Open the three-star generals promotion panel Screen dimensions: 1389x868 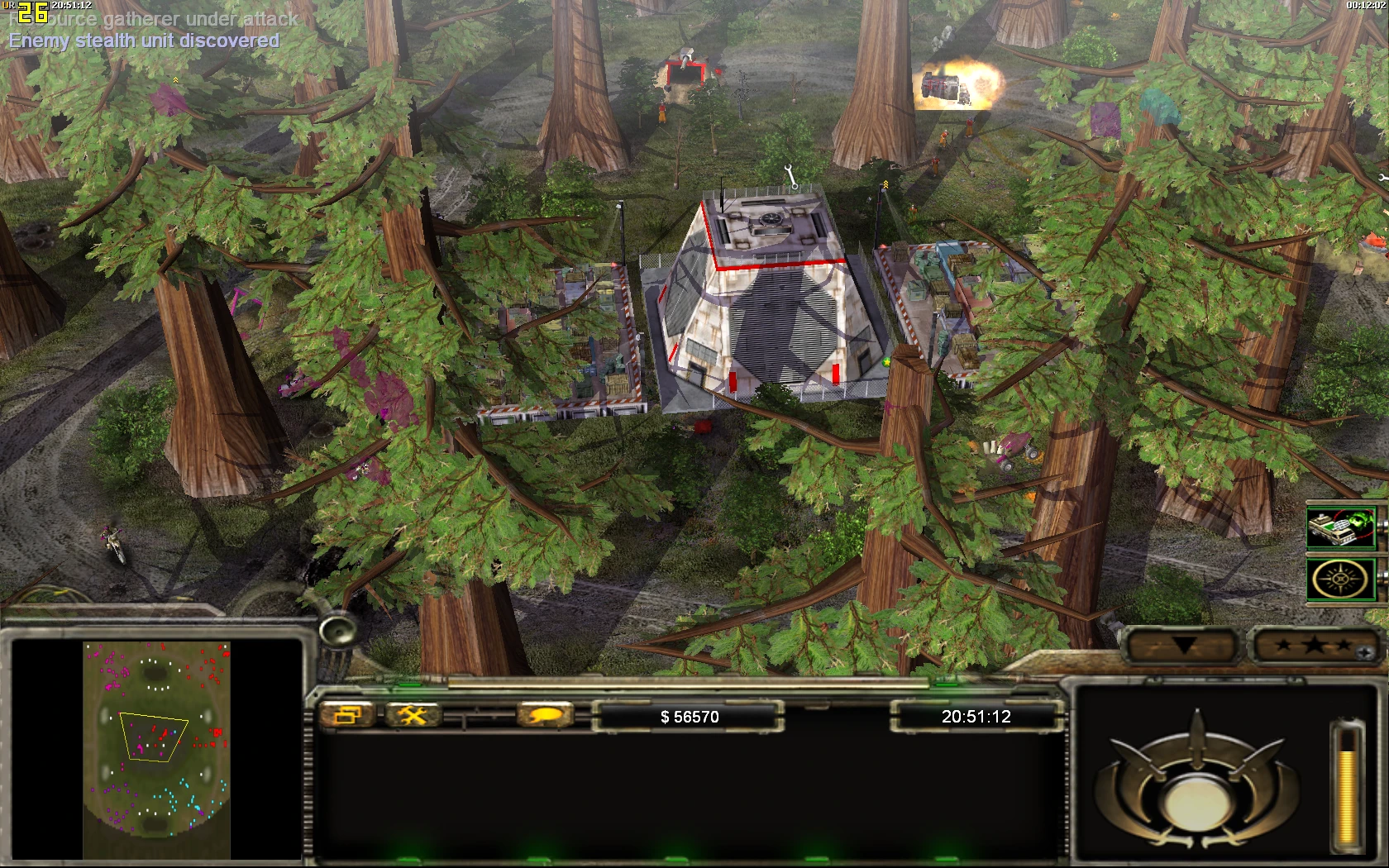coord(1315,646)
